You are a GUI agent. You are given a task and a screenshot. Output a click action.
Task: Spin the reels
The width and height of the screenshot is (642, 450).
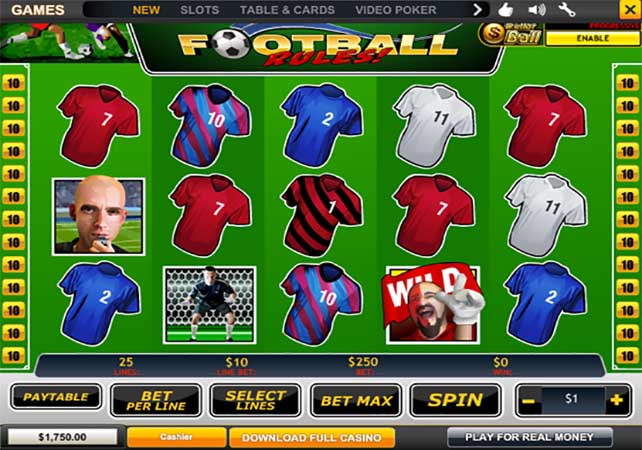point(455,400)
